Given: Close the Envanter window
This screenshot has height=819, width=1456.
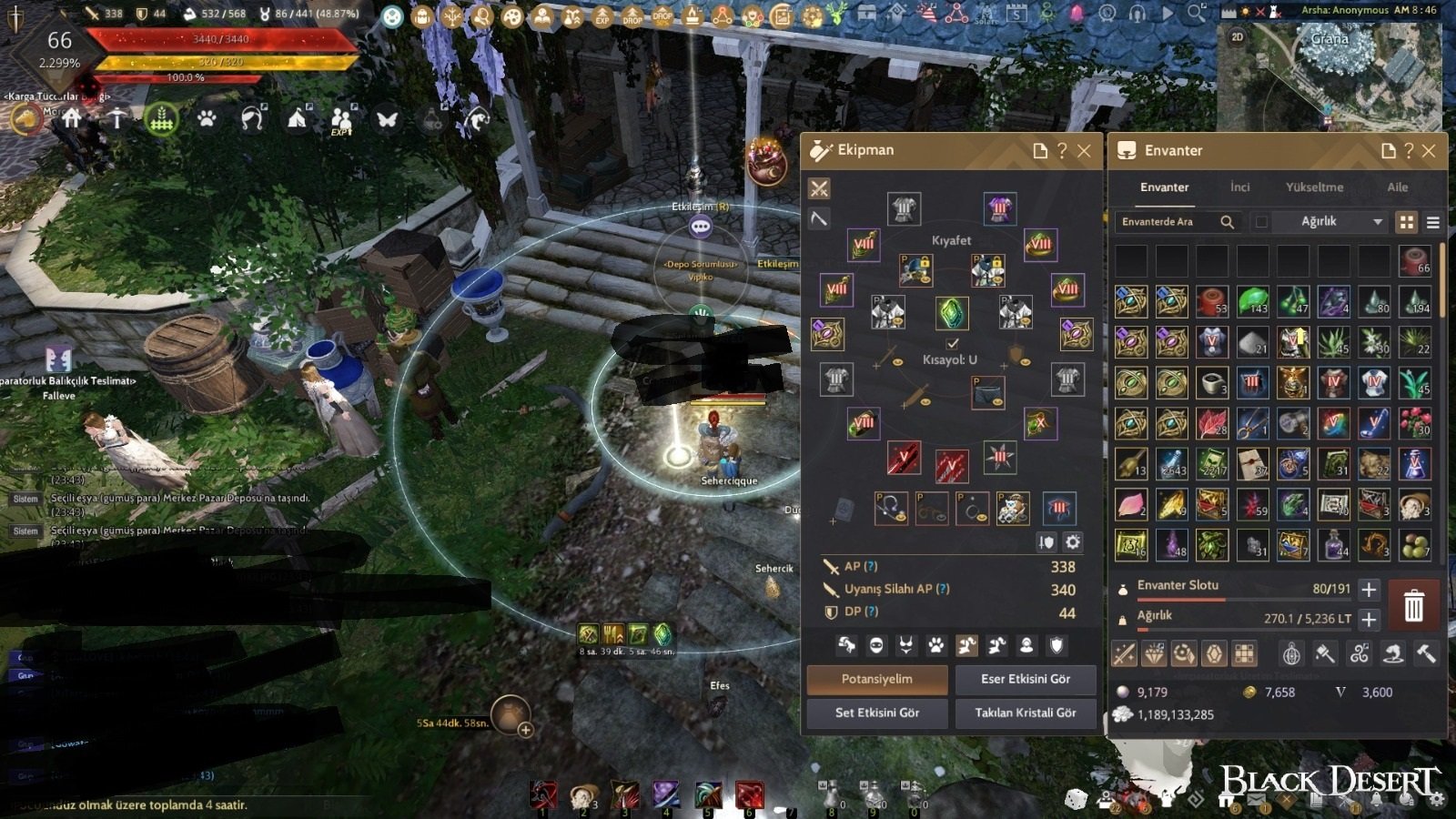Looking at the screenshot, I should click(1429, 151).
